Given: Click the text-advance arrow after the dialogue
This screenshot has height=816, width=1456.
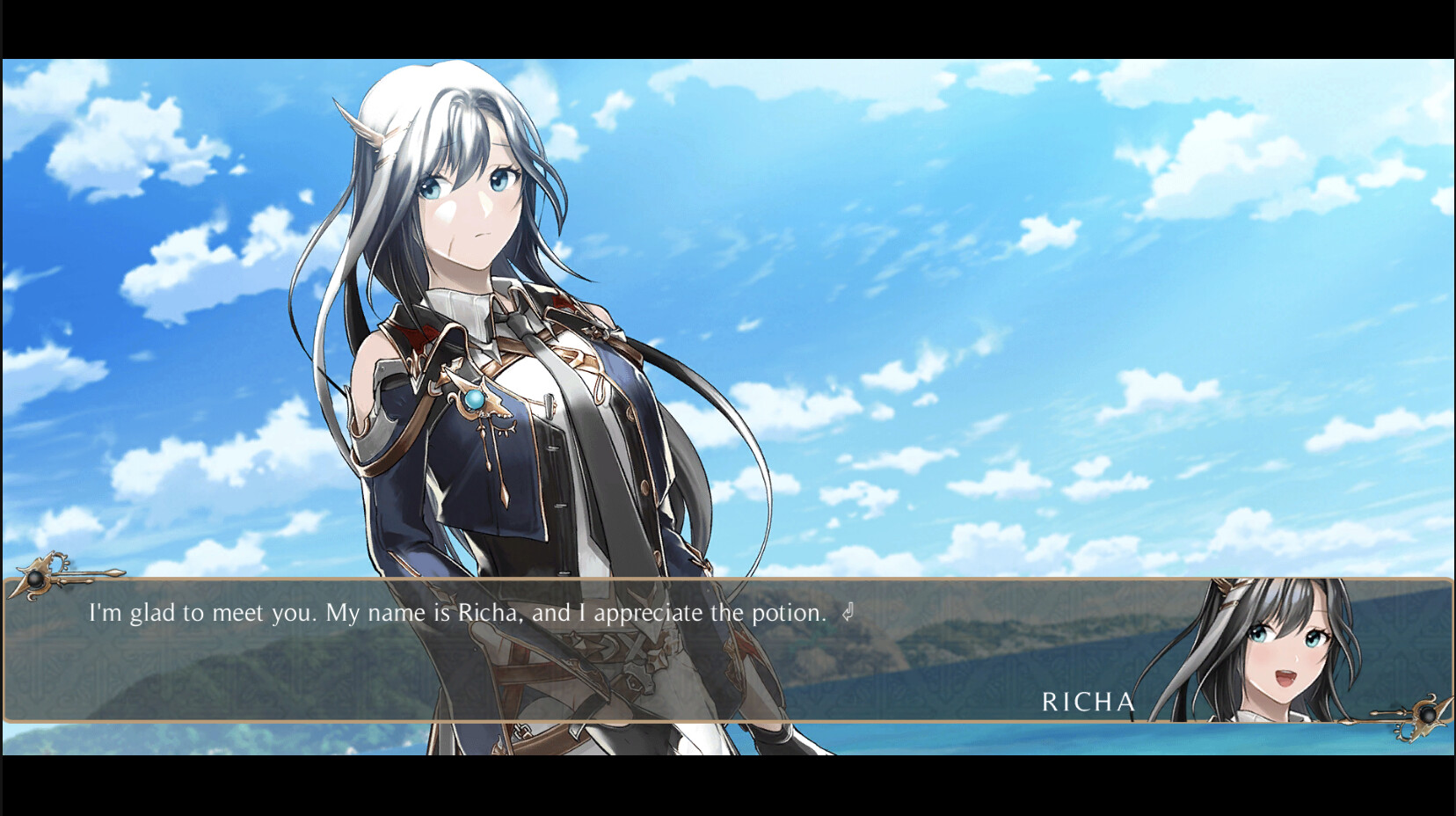Looking at the screenshot, I should [847, 613].
